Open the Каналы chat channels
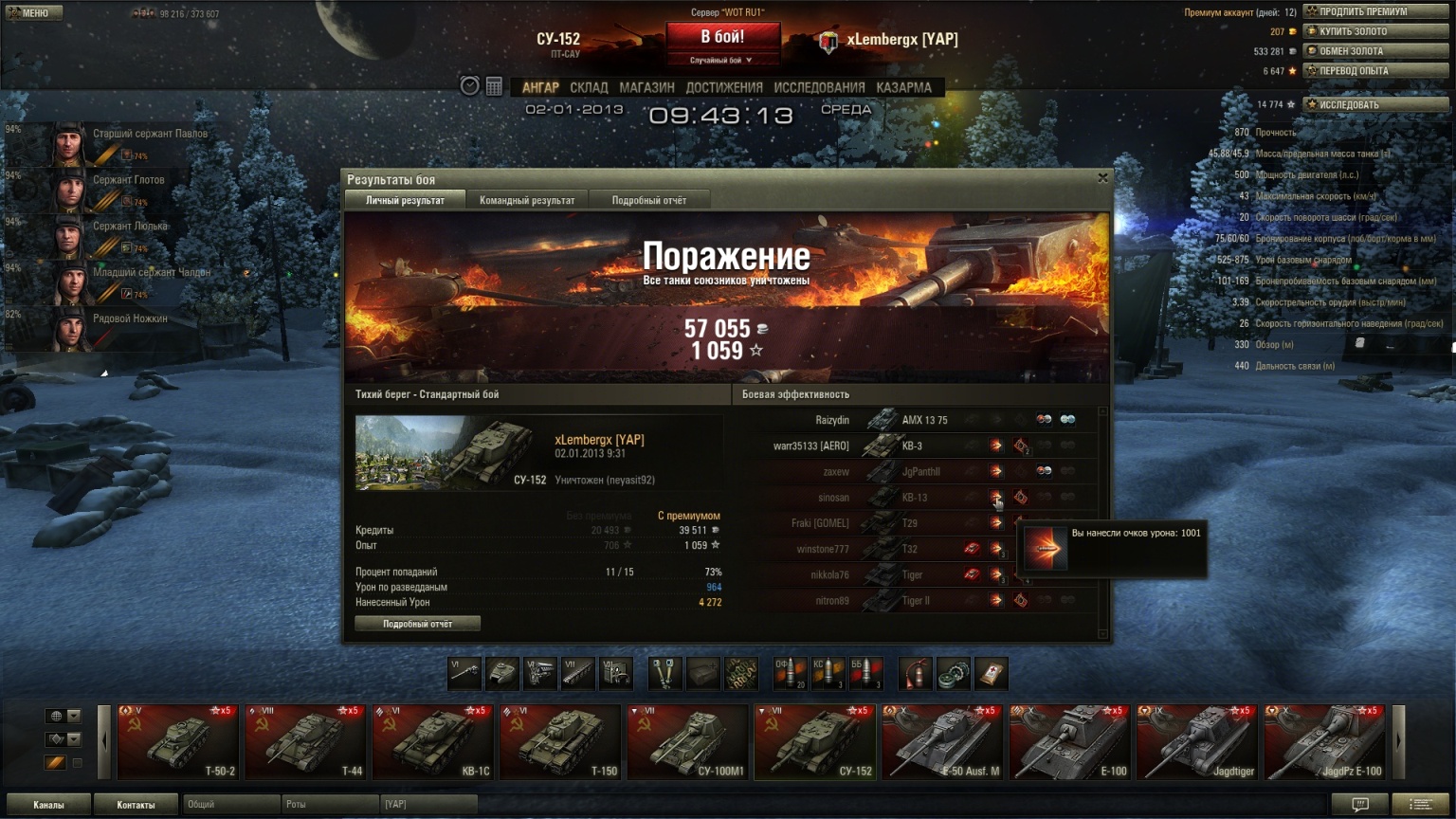The image size is (1456, 819). 48,805
